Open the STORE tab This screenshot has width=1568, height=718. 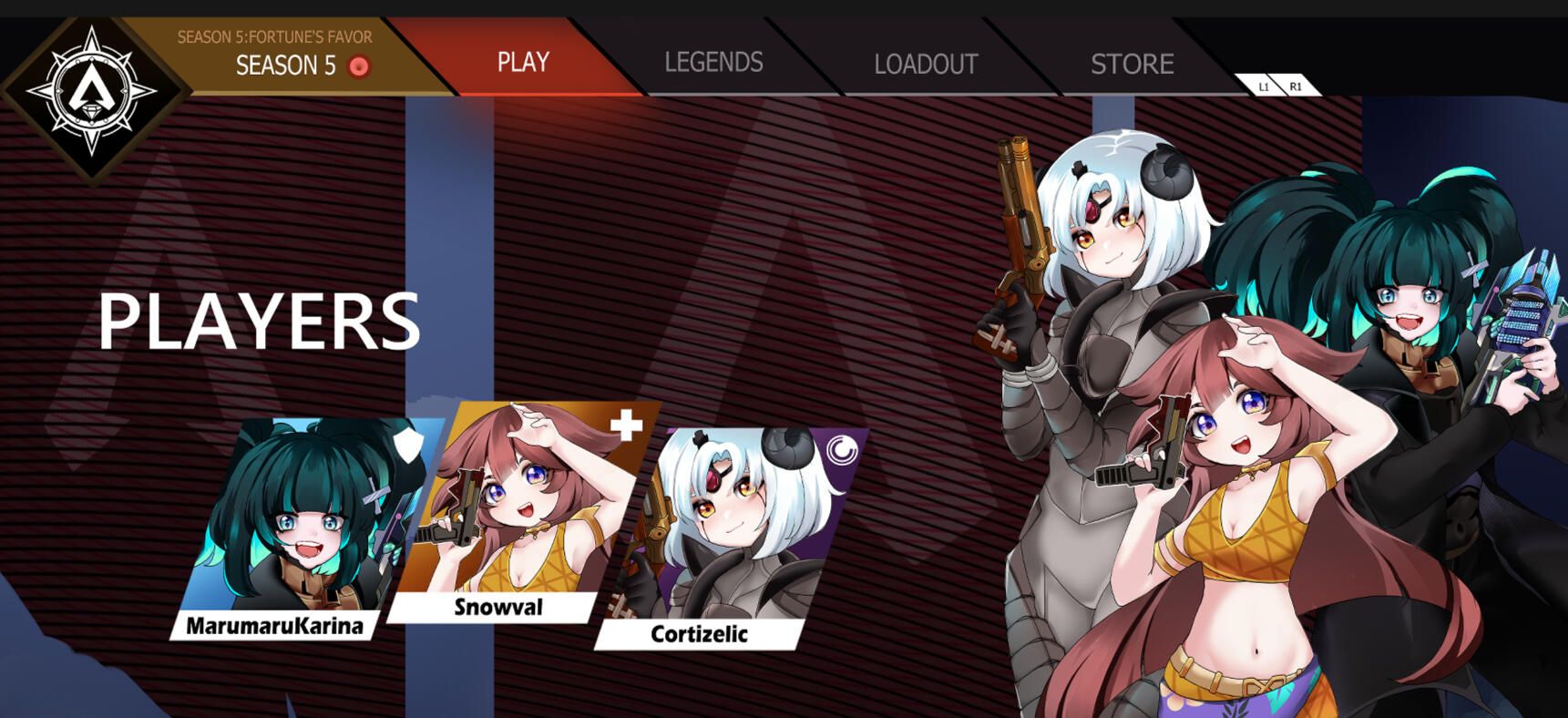[x=1132, y=64]
